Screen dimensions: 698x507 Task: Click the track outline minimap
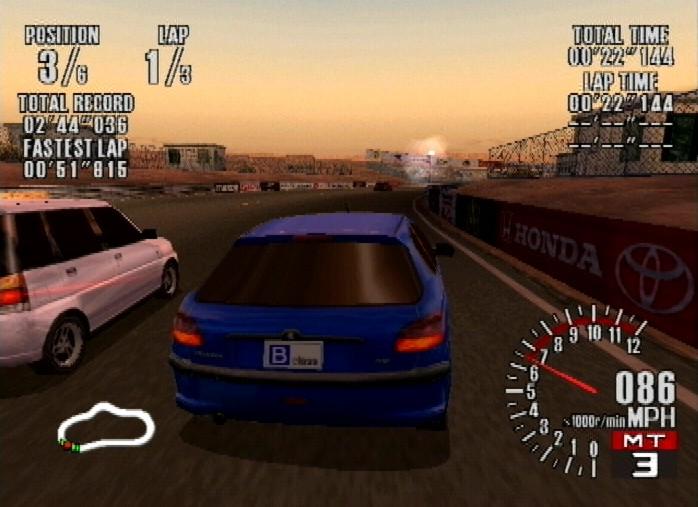tap(105, 427)
